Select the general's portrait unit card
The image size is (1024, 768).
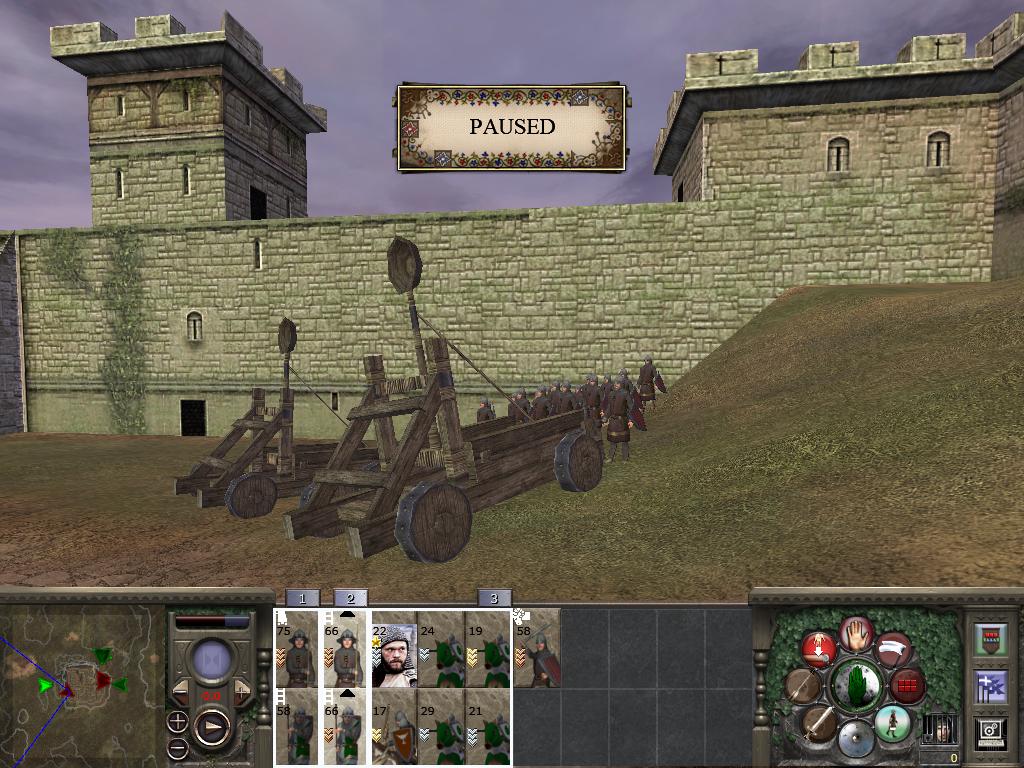click(x=394, y=650)
